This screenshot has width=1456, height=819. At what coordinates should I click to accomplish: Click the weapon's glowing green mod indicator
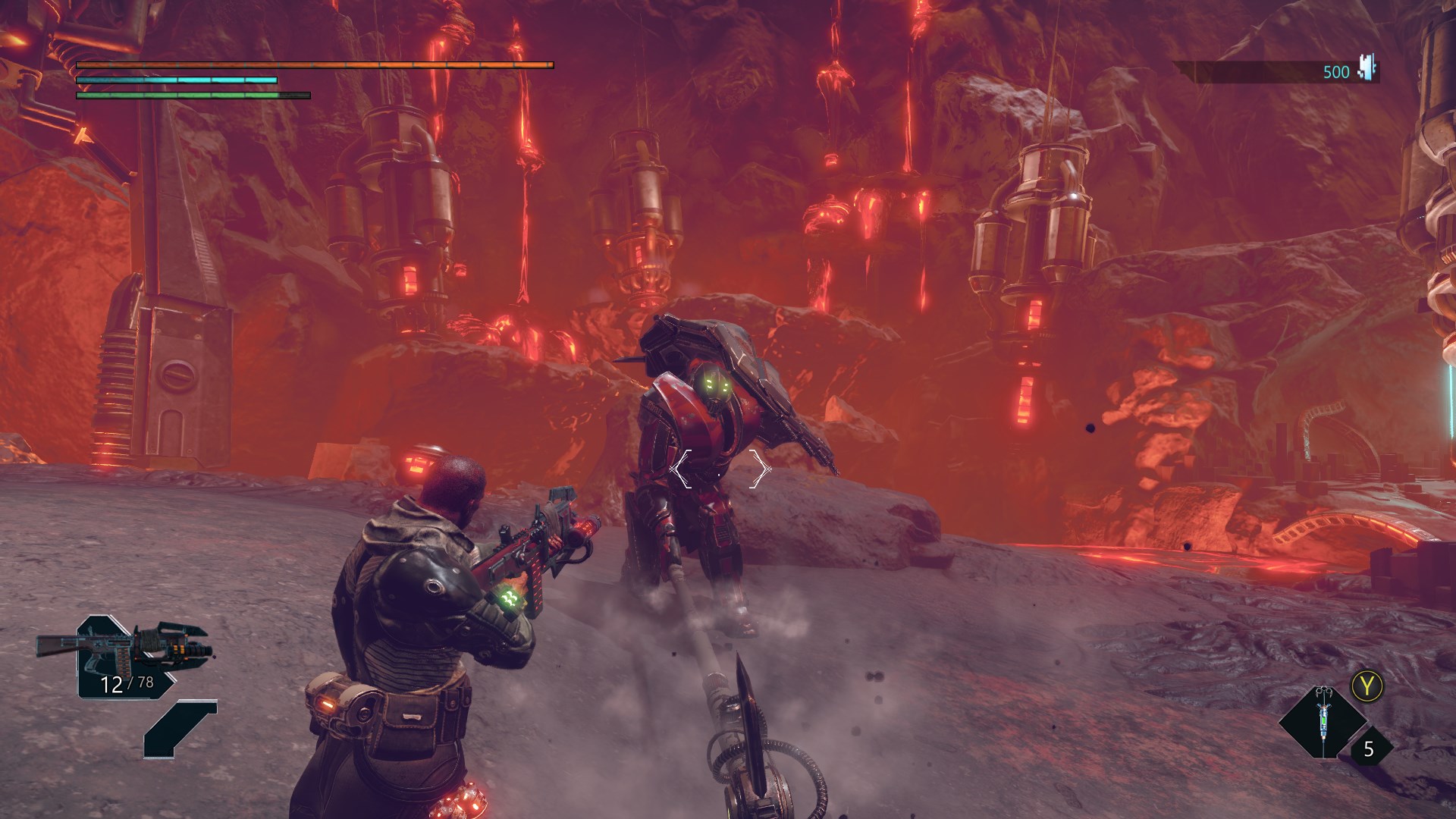coord(510,596)
